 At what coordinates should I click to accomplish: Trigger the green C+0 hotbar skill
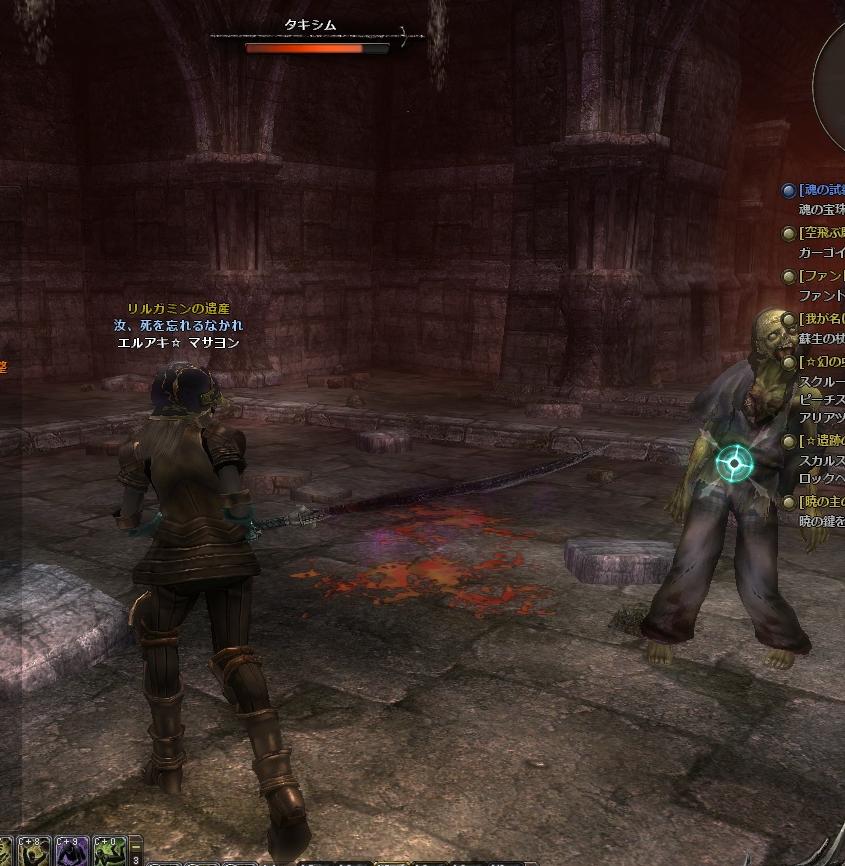click(110, 852)
